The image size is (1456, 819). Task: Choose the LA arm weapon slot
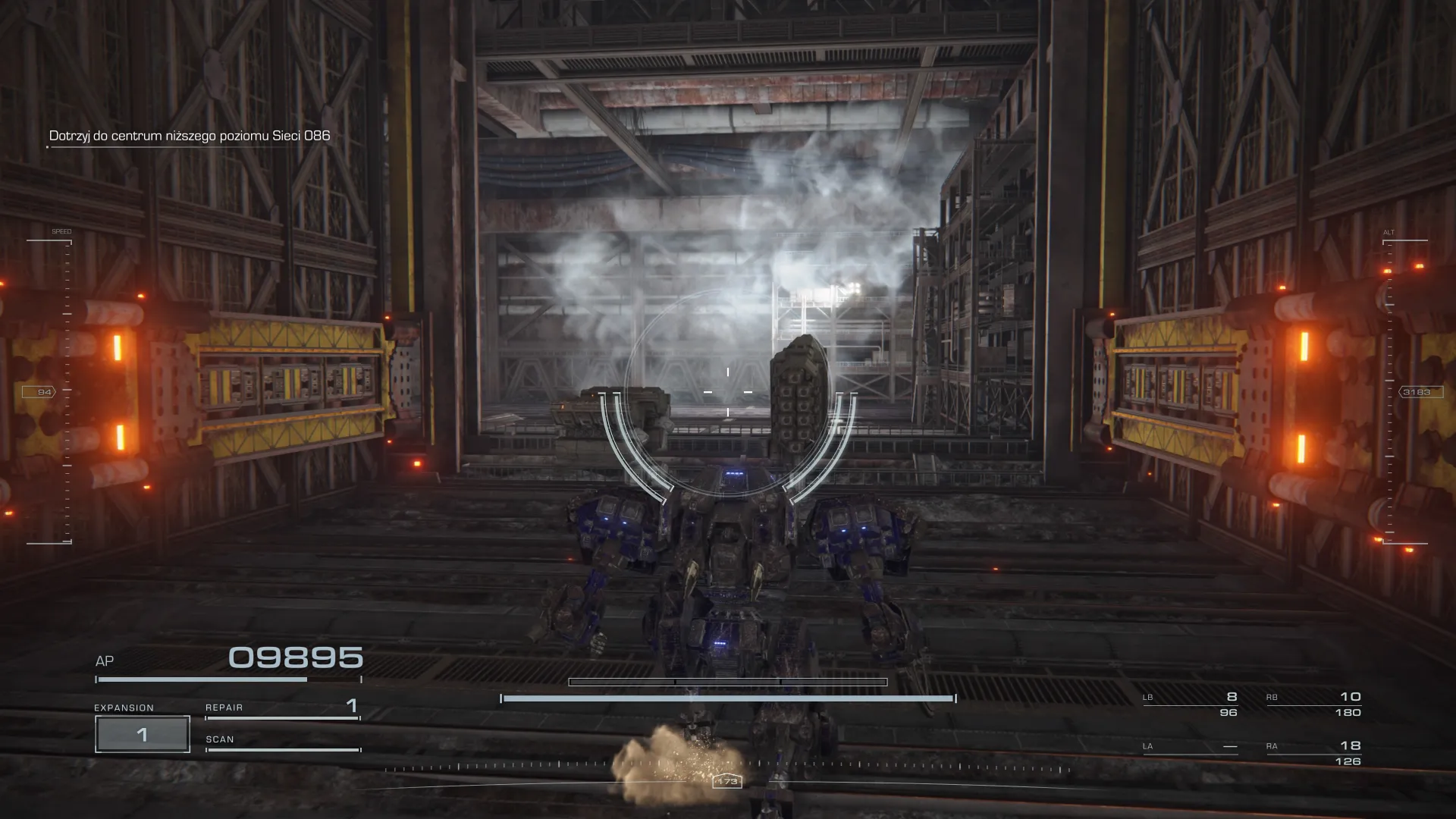pos(1190,748)
